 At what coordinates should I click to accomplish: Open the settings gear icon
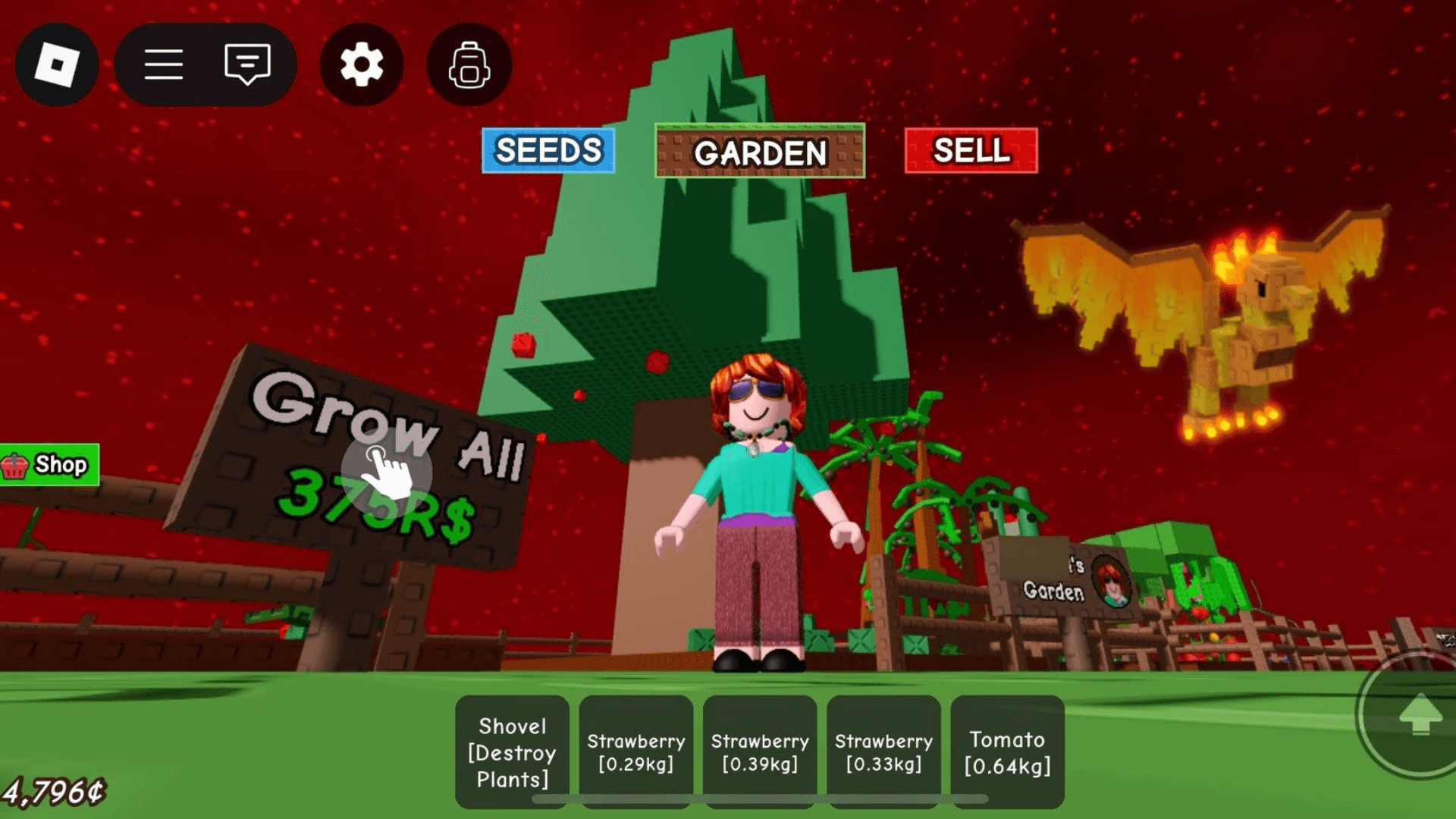click(361, 65)
